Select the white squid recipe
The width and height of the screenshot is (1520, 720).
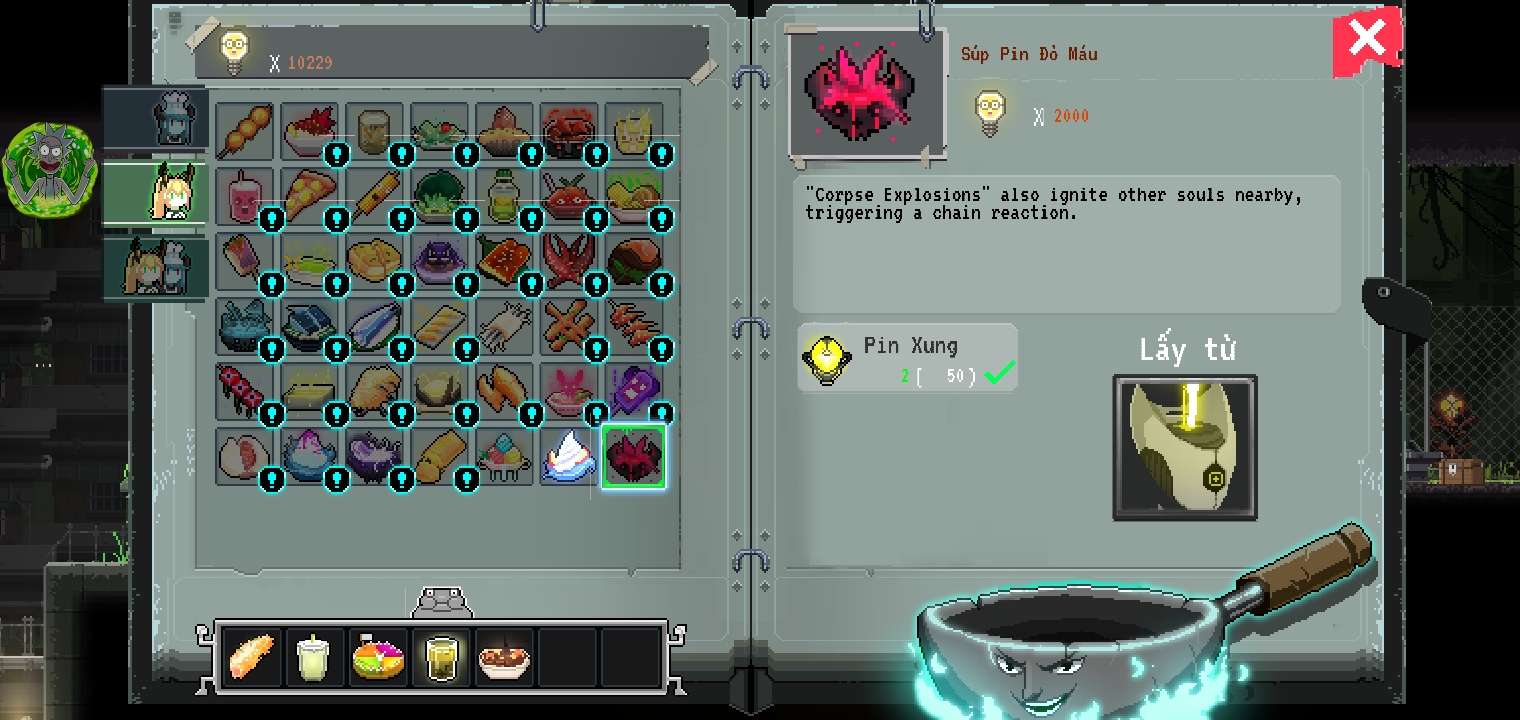(x=503, y=325)
